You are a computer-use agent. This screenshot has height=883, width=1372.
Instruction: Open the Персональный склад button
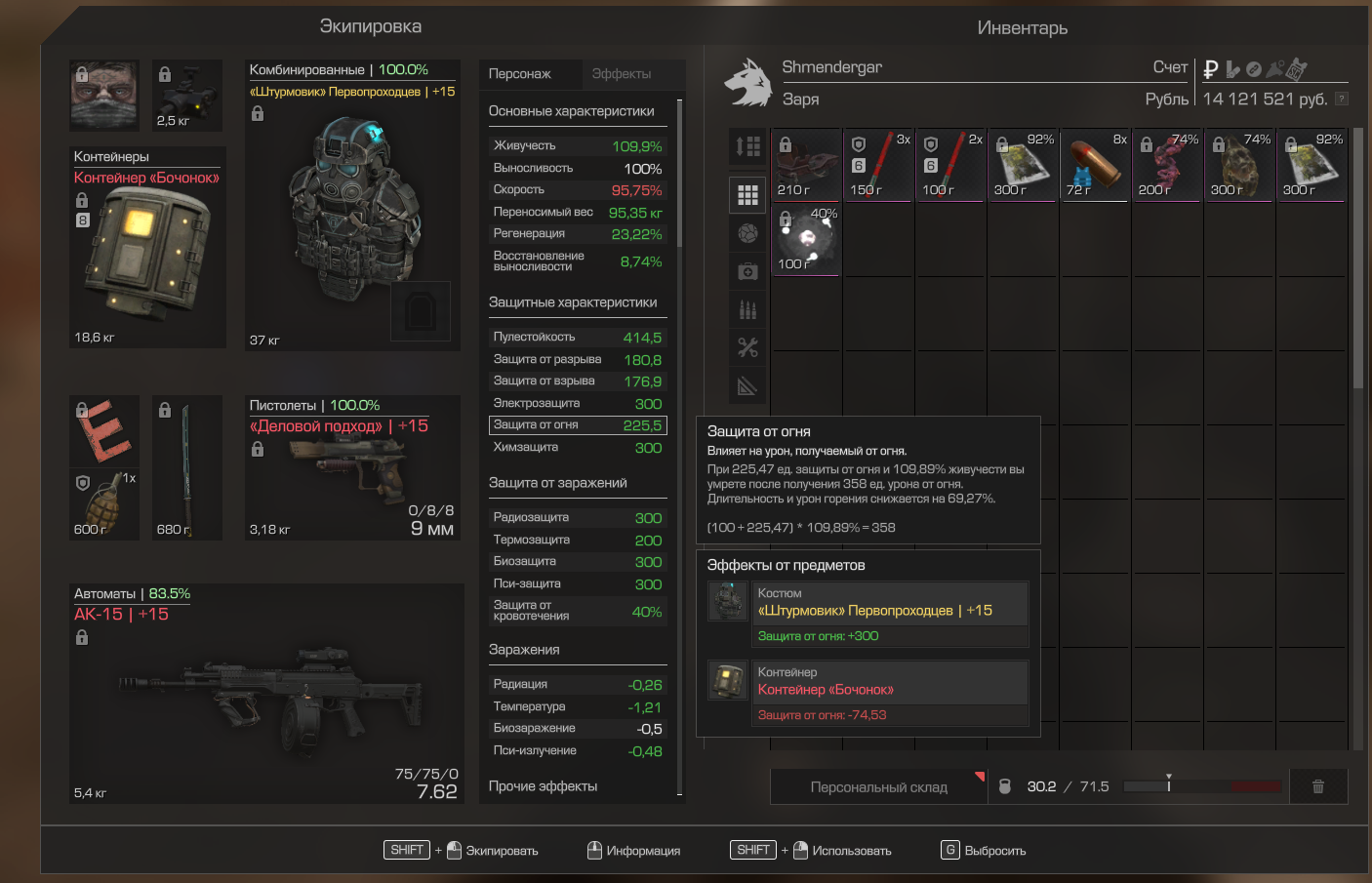[x=878, y=786]
